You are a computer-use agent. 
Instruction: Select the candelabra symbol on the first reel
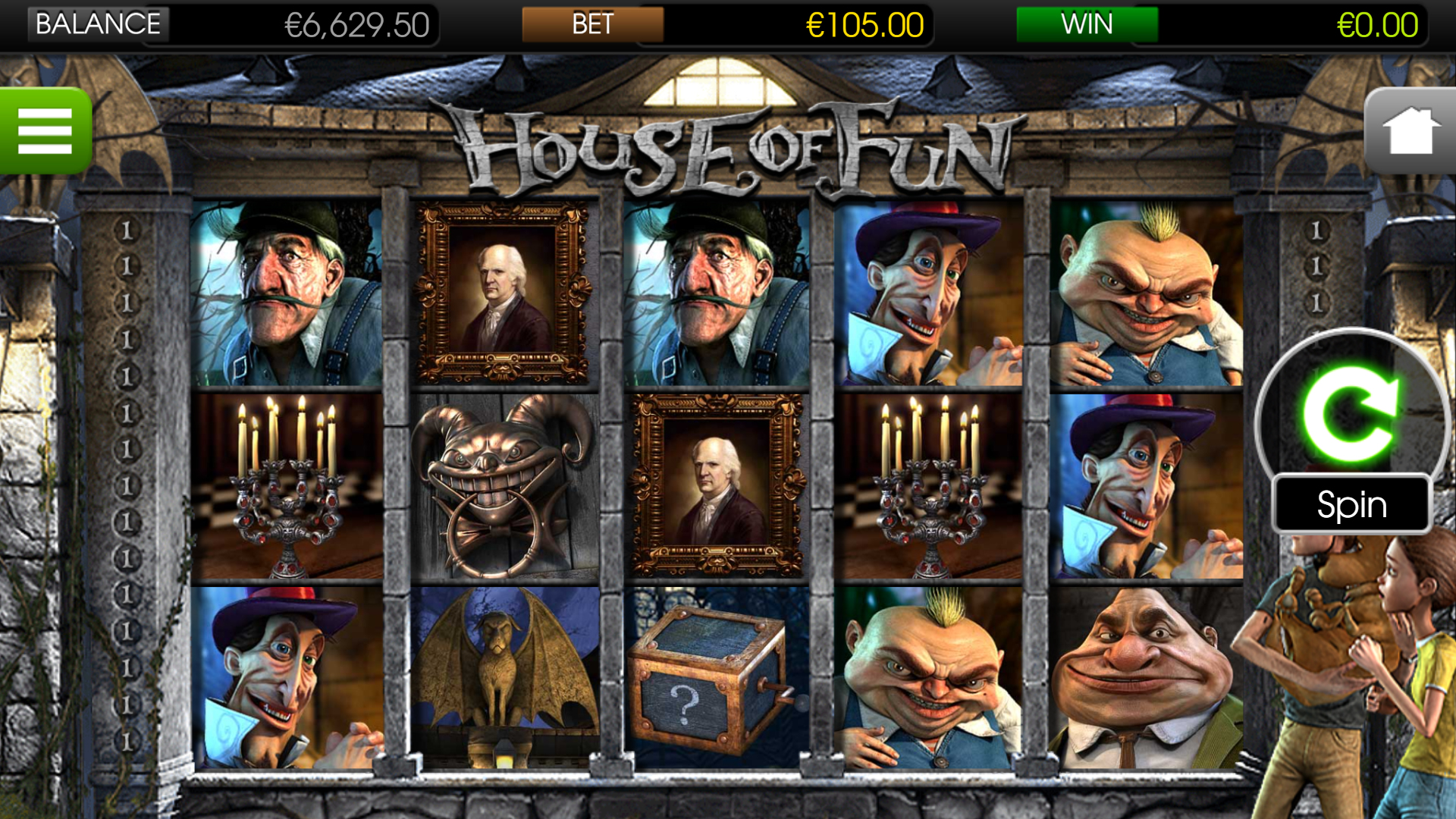tap(288, 485)
